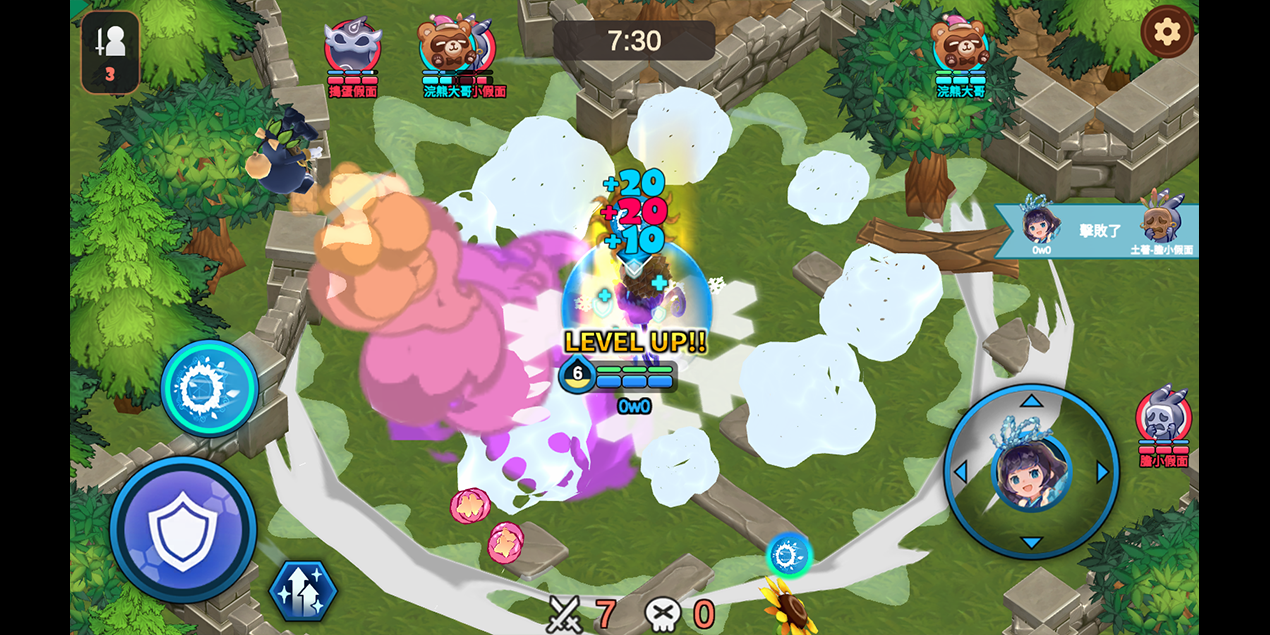
Task: Click the joystick's right arrow
Action: tap(1103, 472)
